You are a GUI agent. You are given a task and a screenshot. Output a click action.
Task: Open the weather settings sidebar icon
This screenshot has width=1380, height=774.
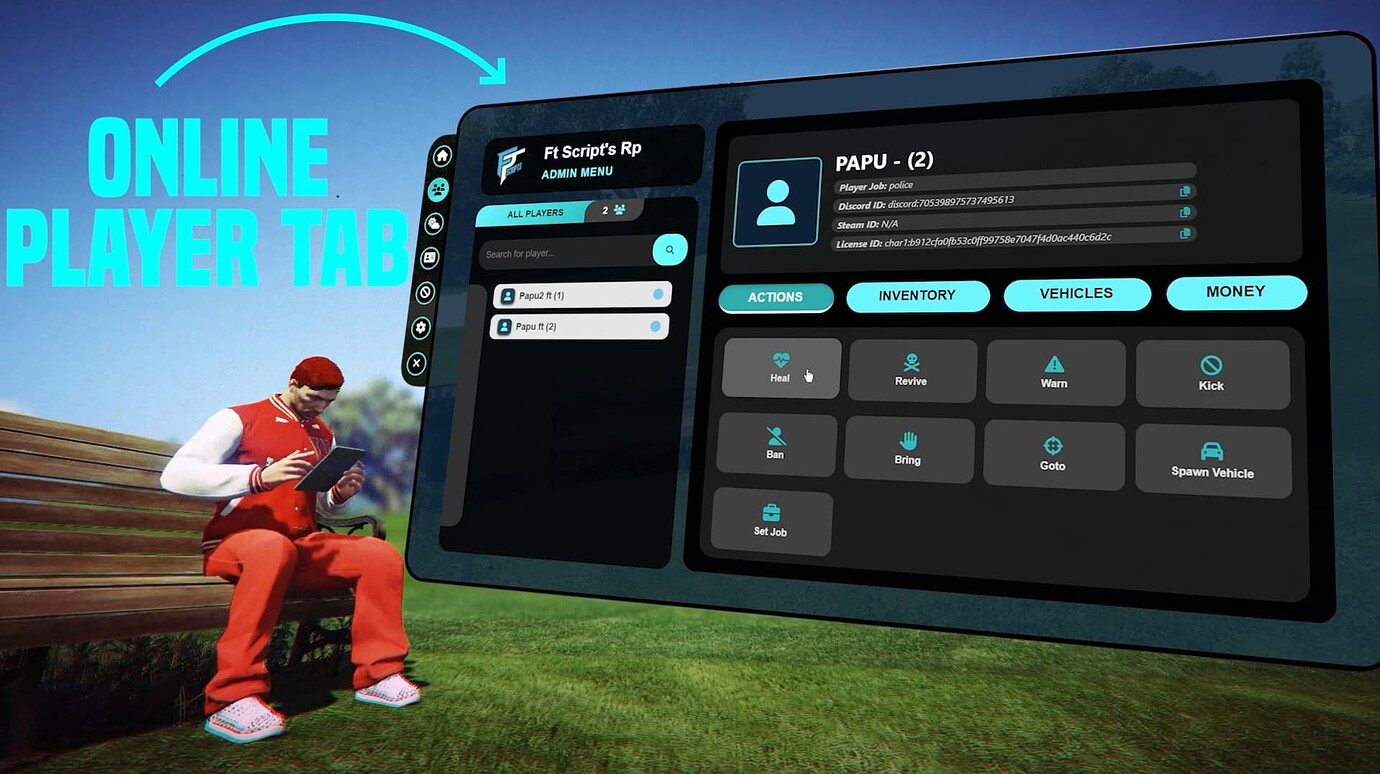433,222
